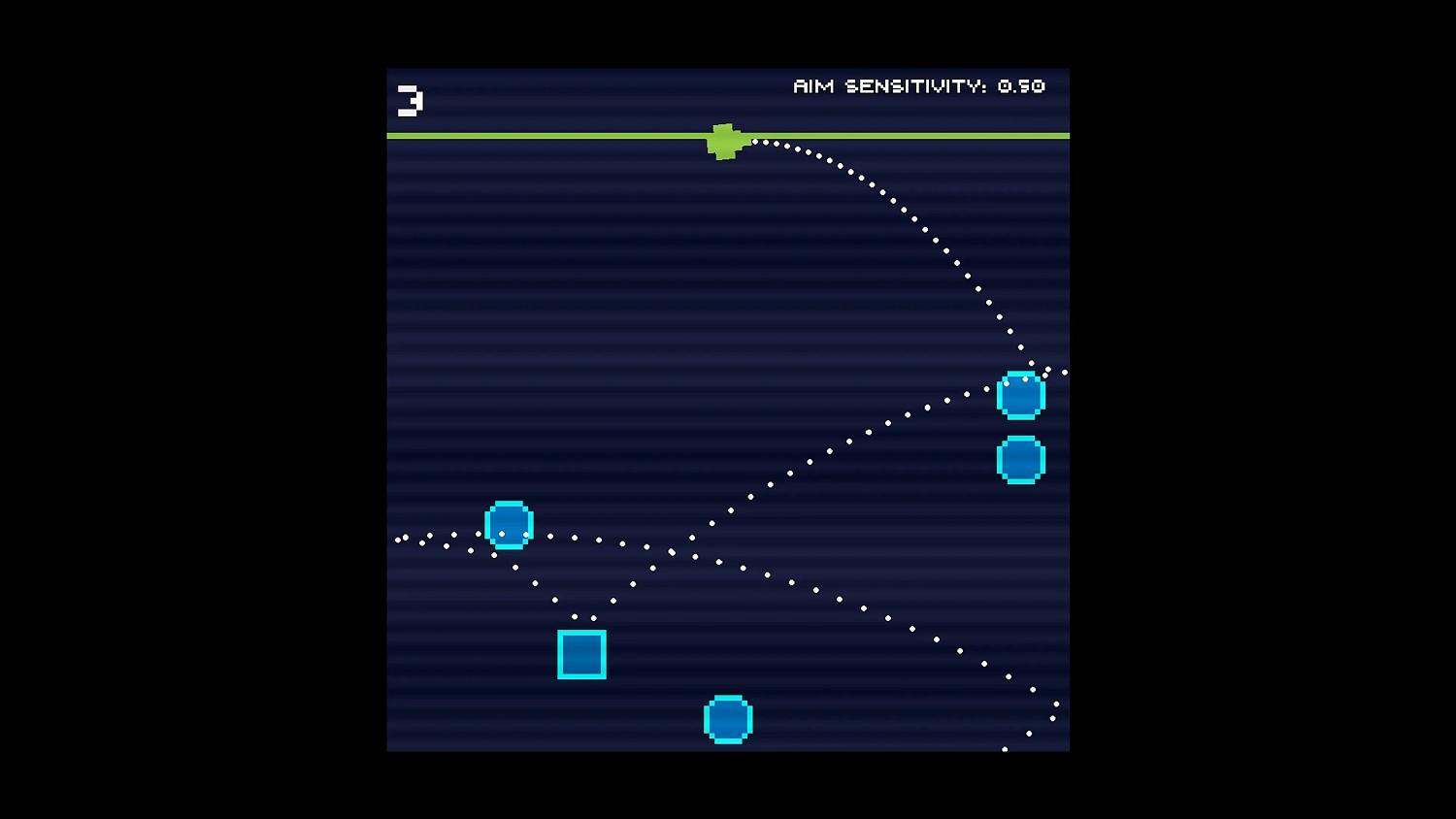Viewport: 1456px width, 819px height.
Task: Click the solid blue circle below the outlined target
Action: [1020, 460]
